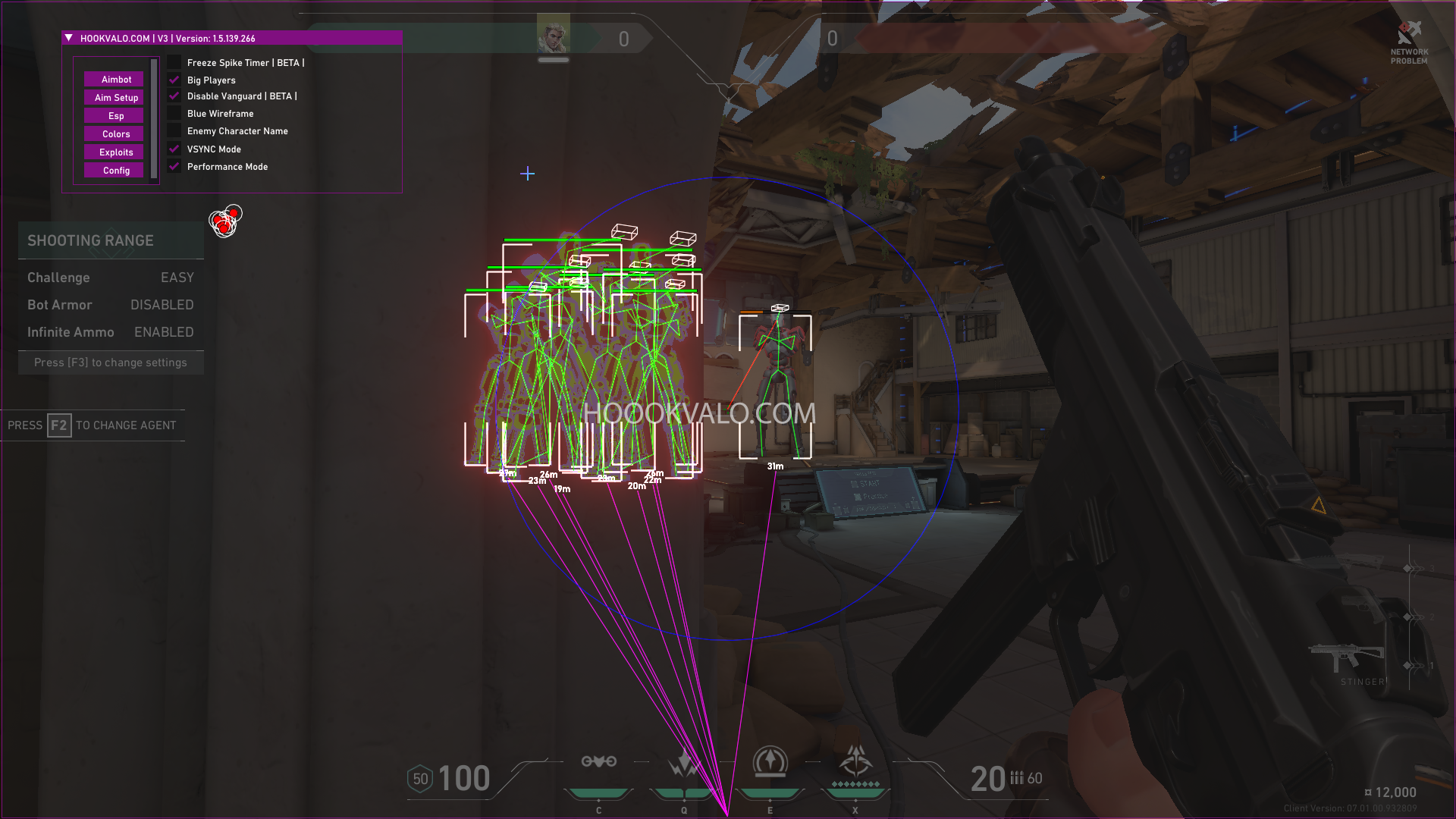1456x819 pixels.
Task: Switch to the Esp tab
Action: (x=114, y=115)
